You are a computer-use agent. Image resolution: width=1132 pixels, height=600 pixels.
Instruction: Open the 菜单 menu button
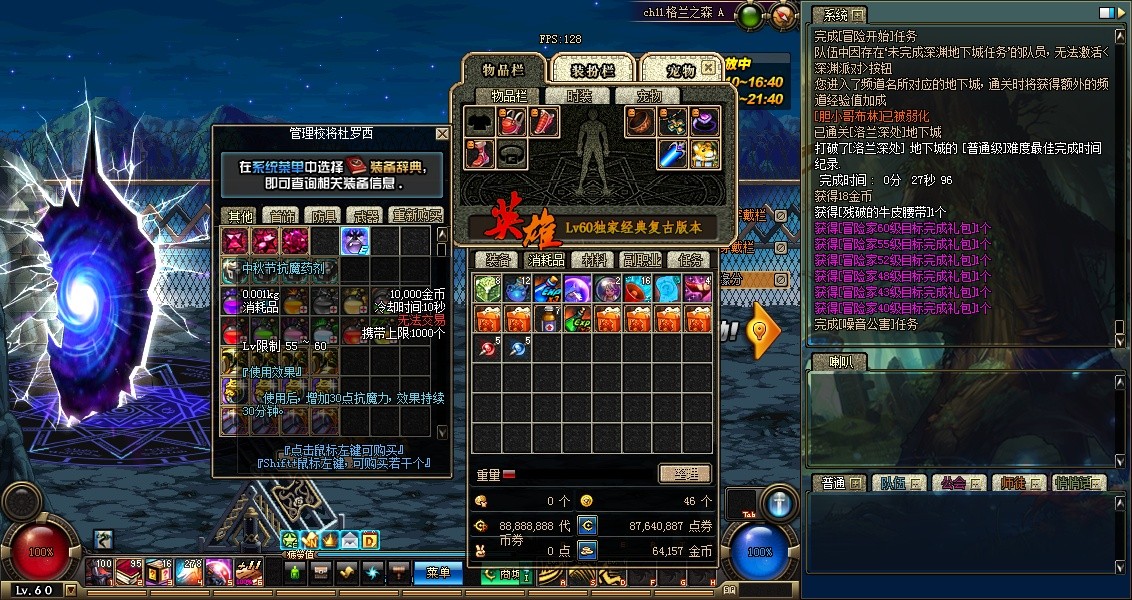[438, 573]
